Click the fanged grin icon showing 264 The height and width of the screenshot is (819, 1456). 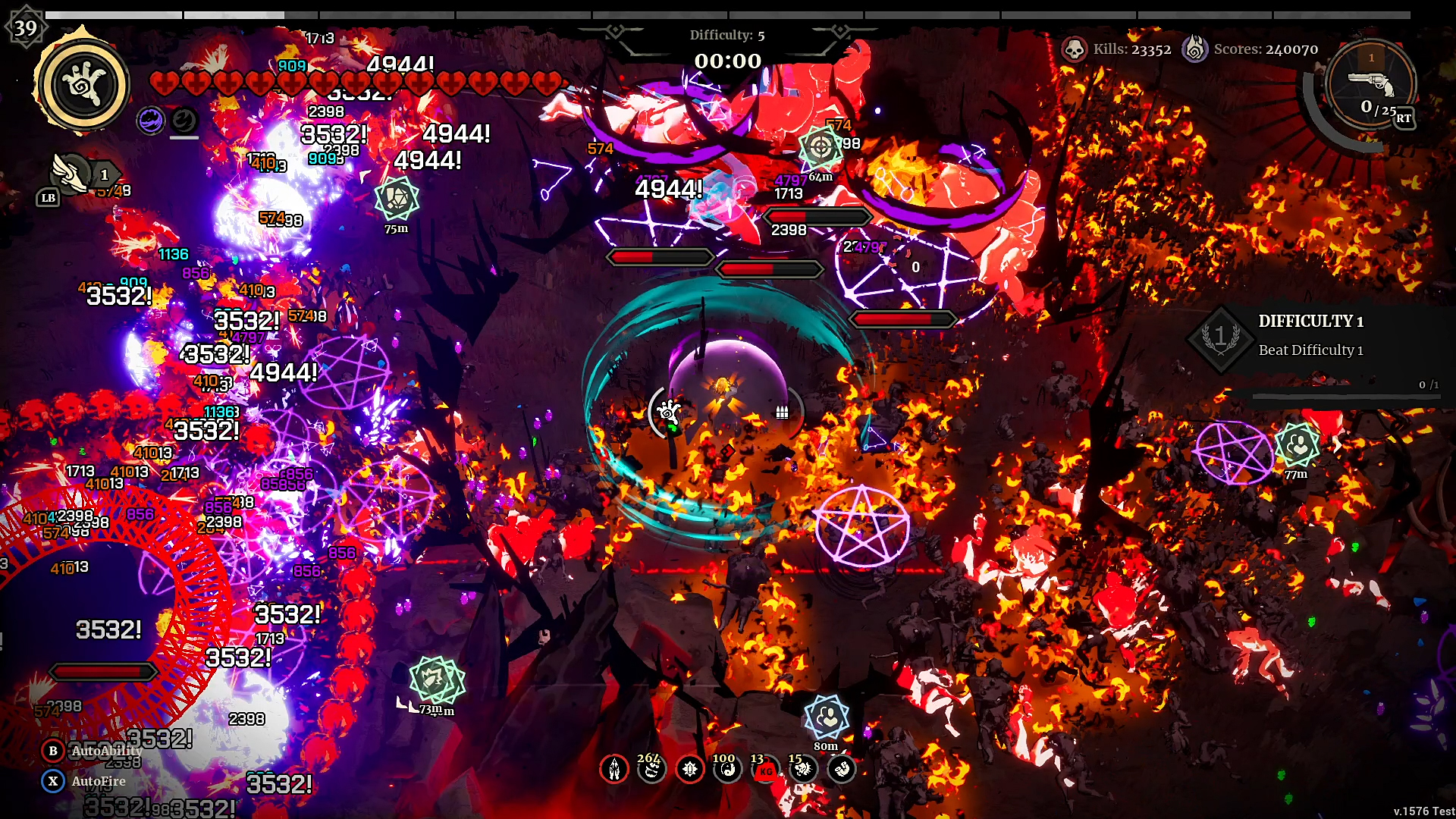point(651,769)
